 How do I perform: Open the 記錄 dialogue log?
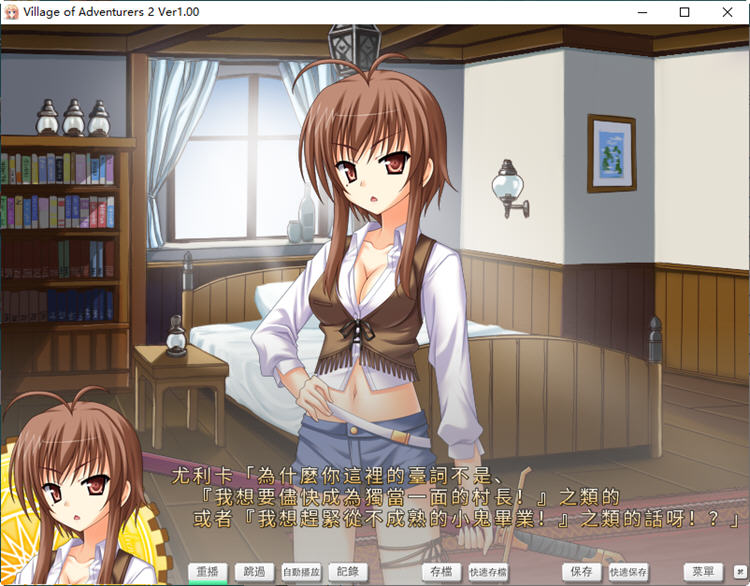[347, 572]
